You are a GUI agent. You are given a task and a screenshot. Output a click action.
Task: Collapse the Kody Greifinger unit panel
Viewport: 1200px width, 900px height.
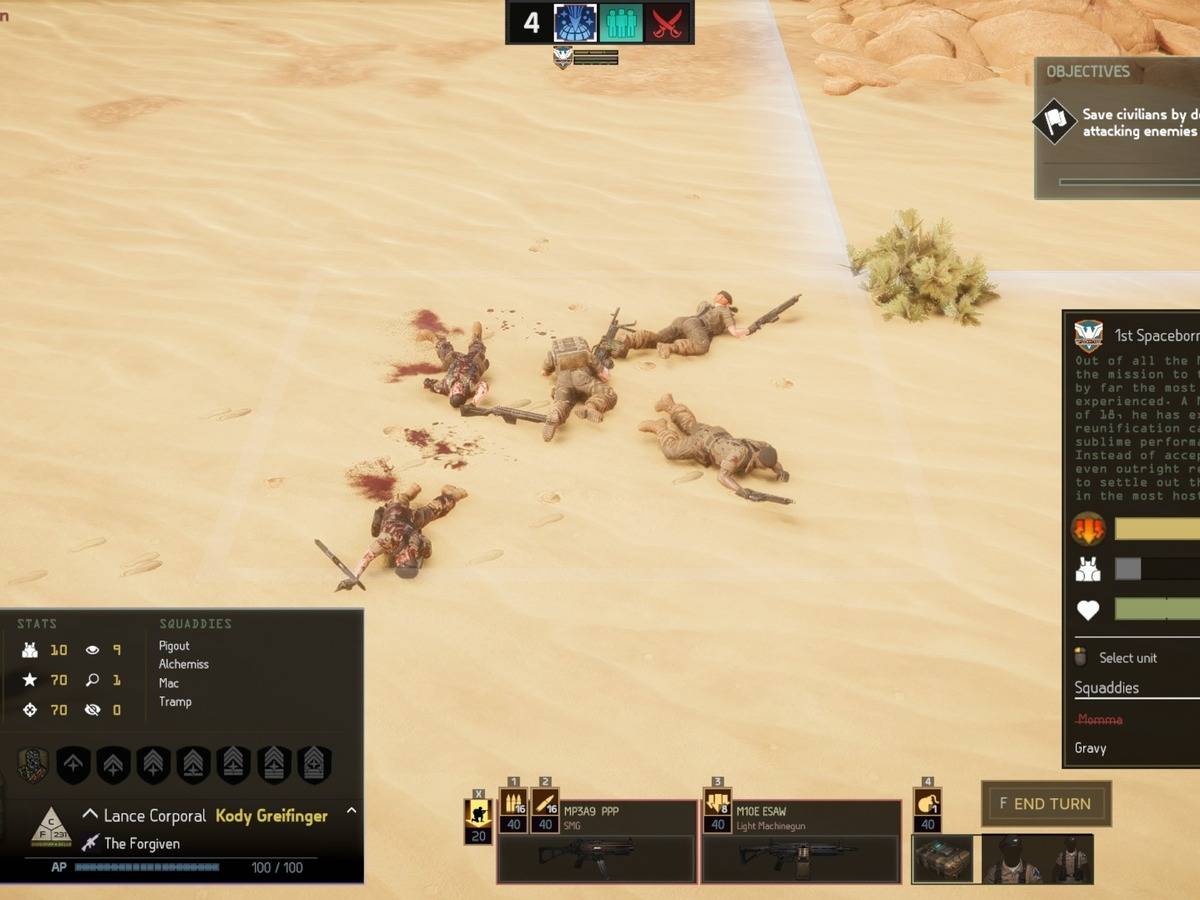coord(351,811)
